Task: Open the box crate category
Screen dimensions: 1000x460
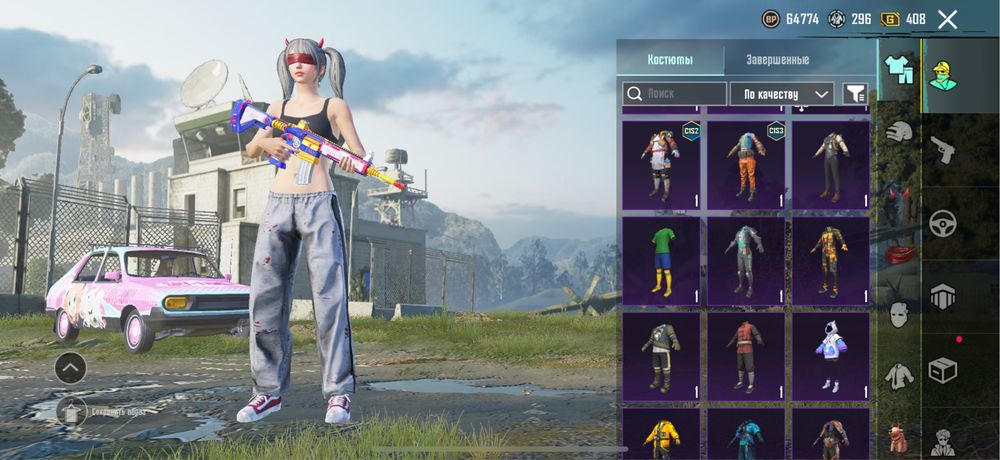Action: [x=943, y=369]
